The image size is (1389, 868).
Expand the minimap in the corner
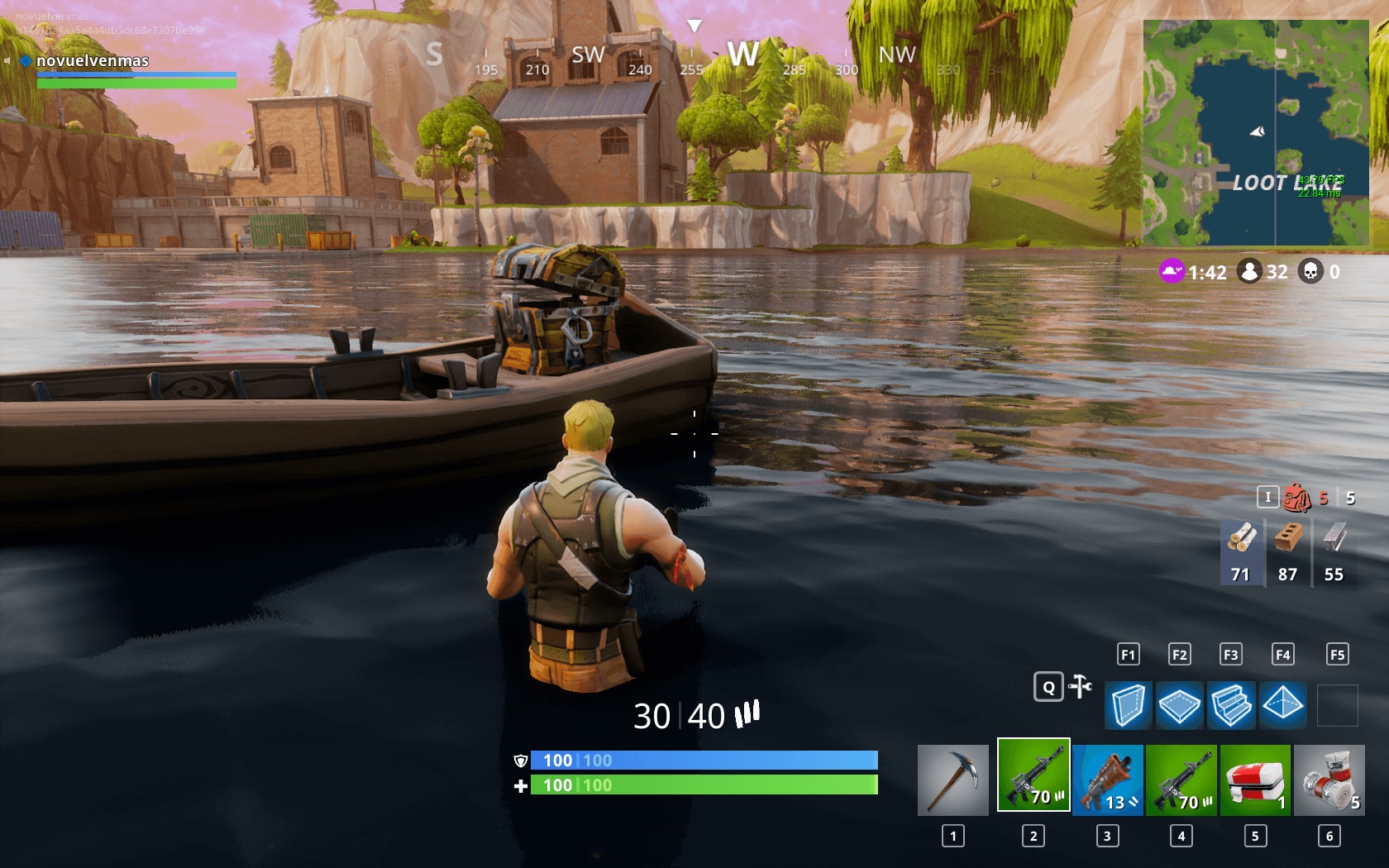[x=1257, y=132]
